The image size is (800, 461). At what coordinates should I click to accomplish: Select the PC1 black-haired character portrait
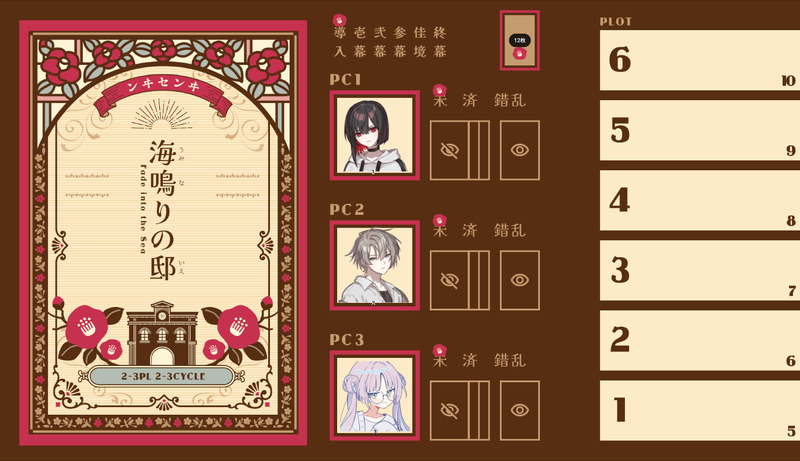click(x=375, y=135)
